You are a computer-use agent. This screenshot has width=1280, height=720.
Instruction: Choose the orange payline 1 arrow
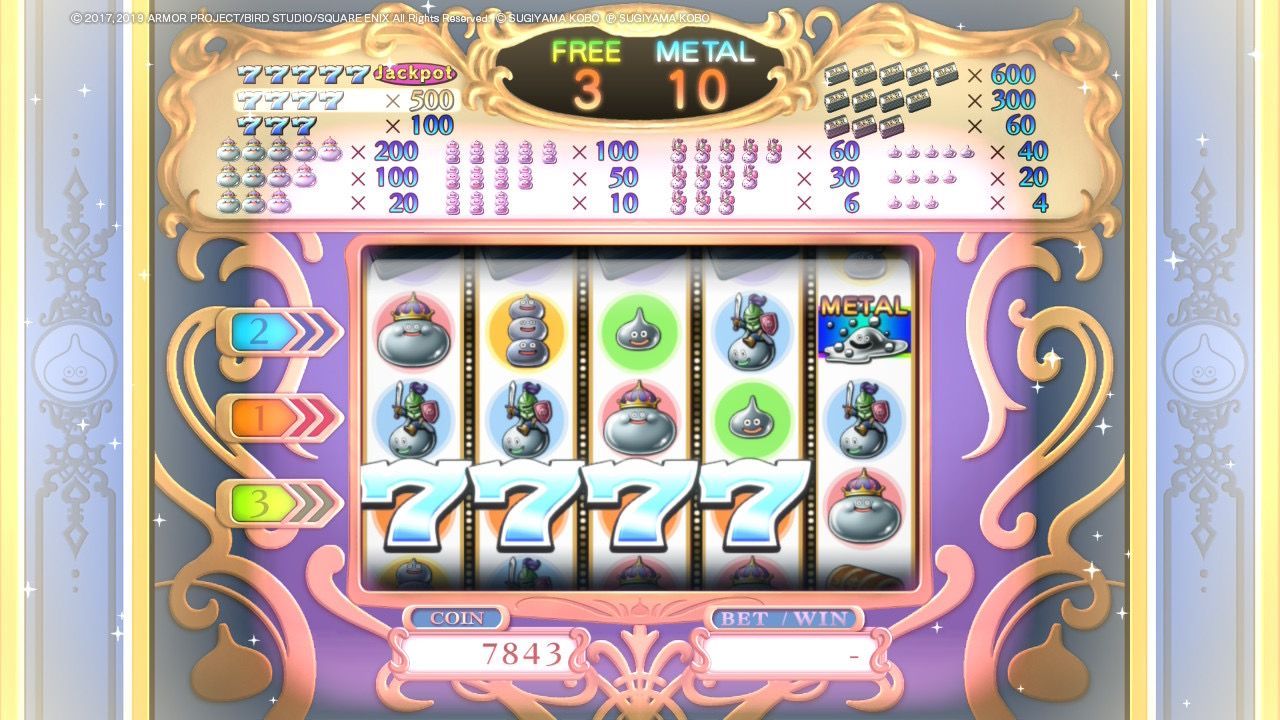point(278,419)
